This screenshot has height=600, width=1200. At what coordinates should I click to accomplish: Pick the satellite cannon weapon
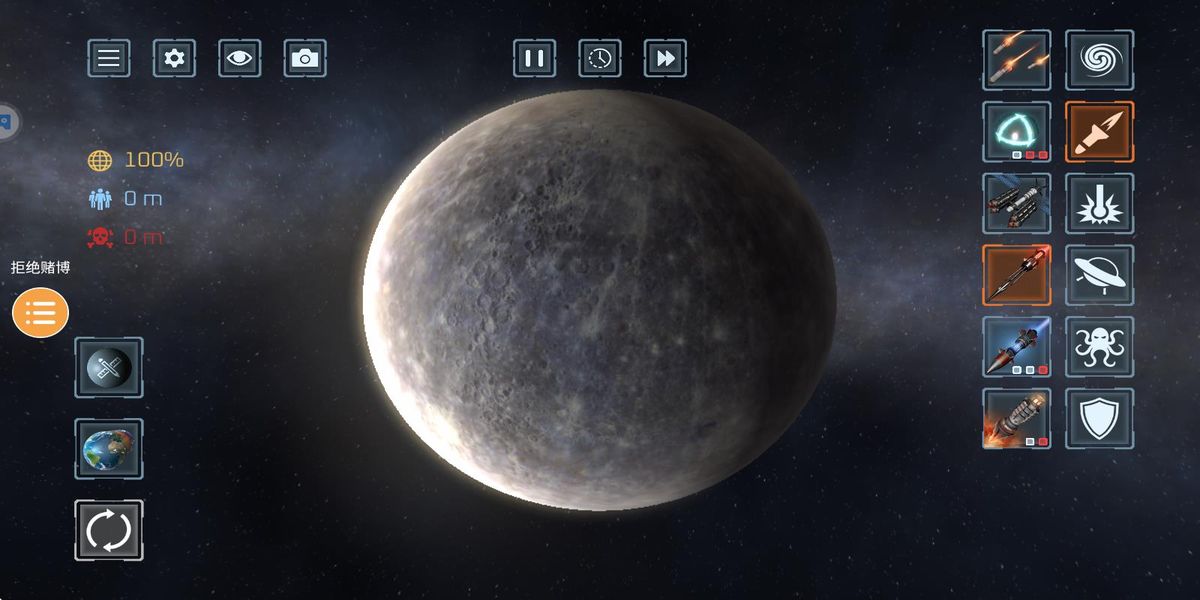pos(1016,203)
